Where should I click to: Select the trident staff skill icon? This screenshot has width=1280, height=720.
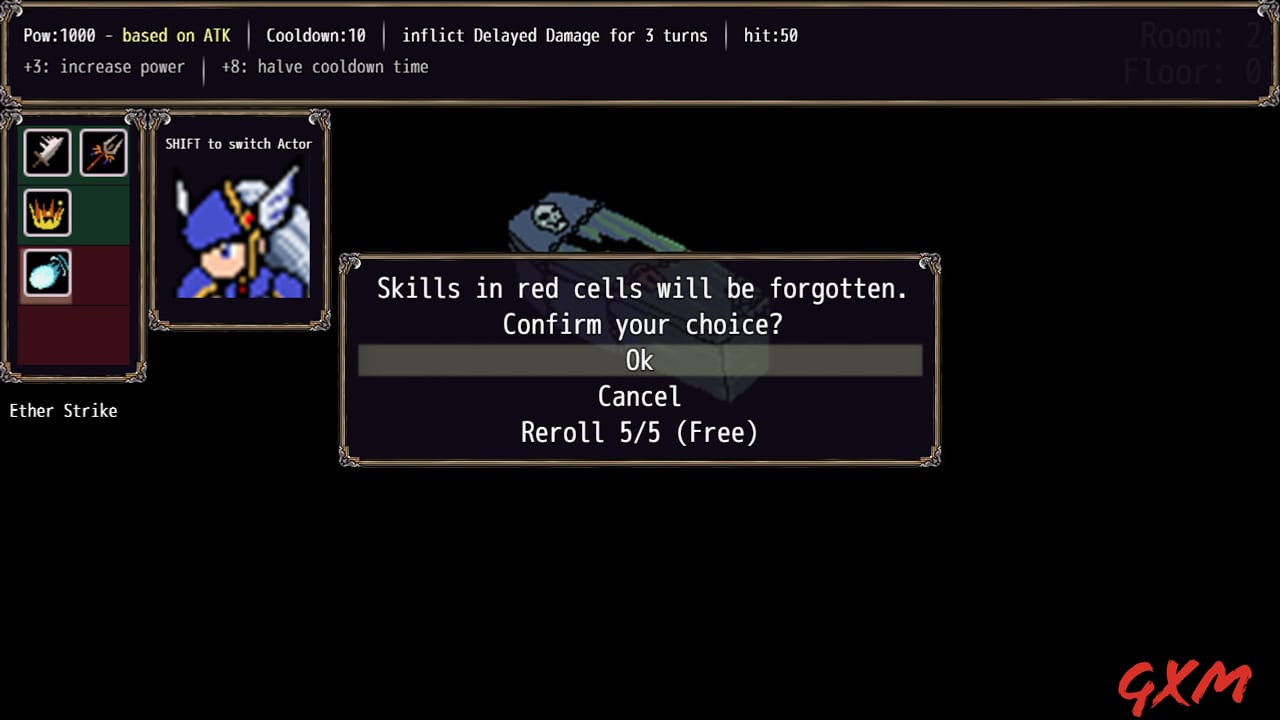click(x=104, y=152)
